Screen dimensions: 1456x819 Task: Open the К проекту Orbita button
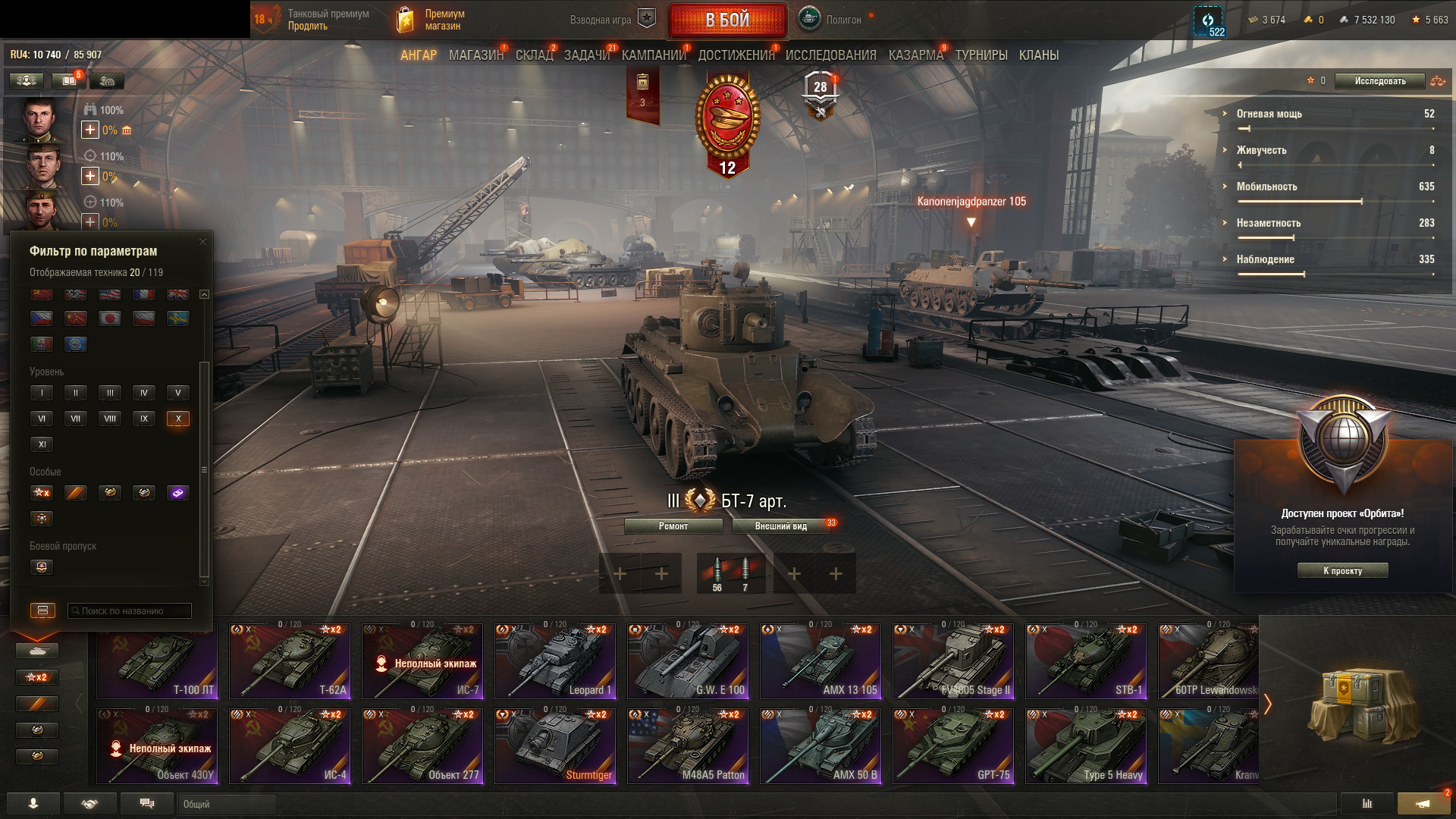coord(1342,571)
